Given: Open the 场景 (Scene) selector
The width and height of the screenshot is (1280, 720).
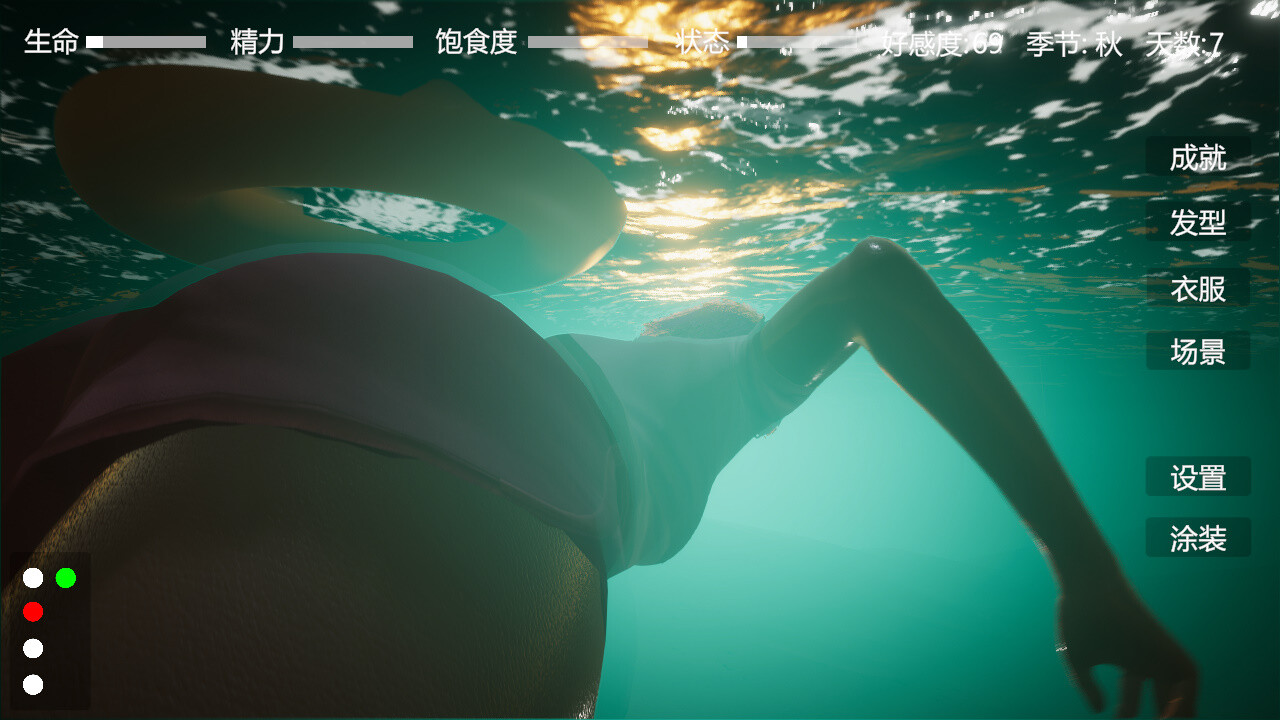Looking at the screenshot, I should 1197,351.
